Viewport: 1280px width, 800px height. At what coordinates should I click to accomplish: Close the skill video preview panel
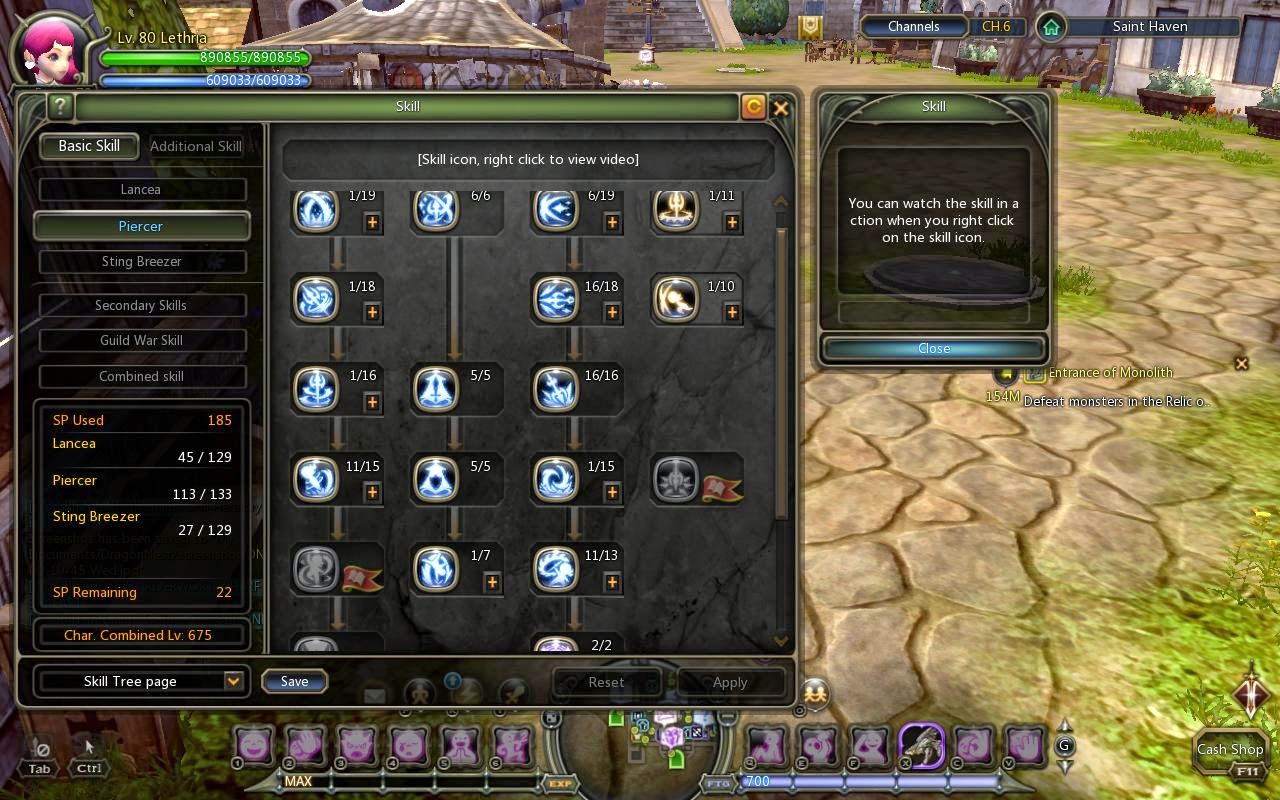click(934, 348)
